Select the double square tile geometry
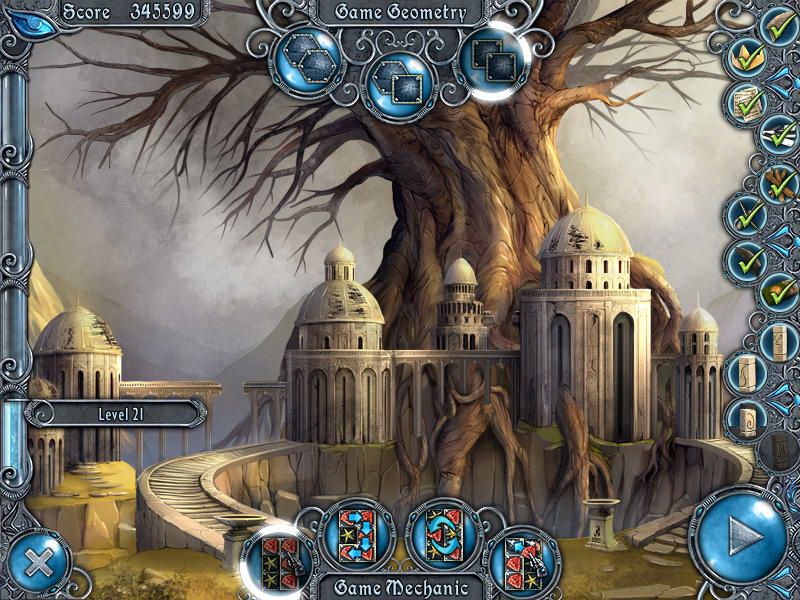Screen dimensions: 800x600 coord(491,58)
